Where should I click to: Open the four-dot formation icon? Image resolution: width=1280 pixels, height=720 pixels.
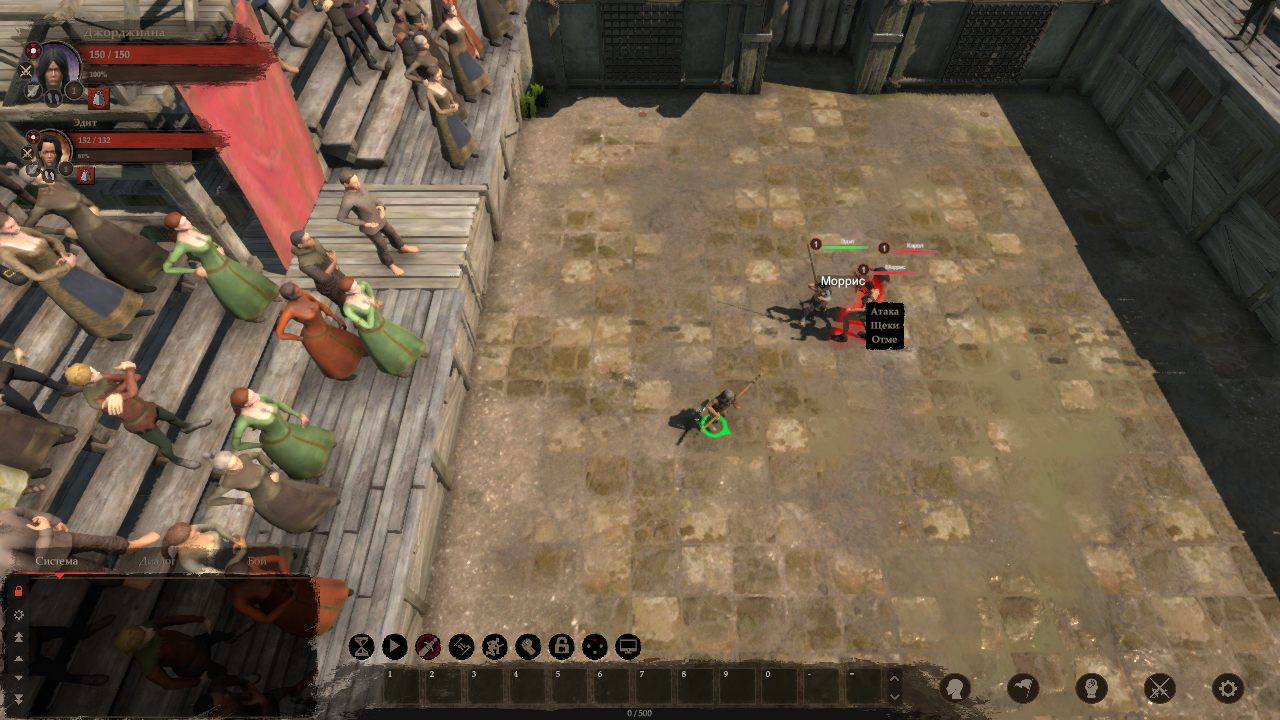pos(595,647)
